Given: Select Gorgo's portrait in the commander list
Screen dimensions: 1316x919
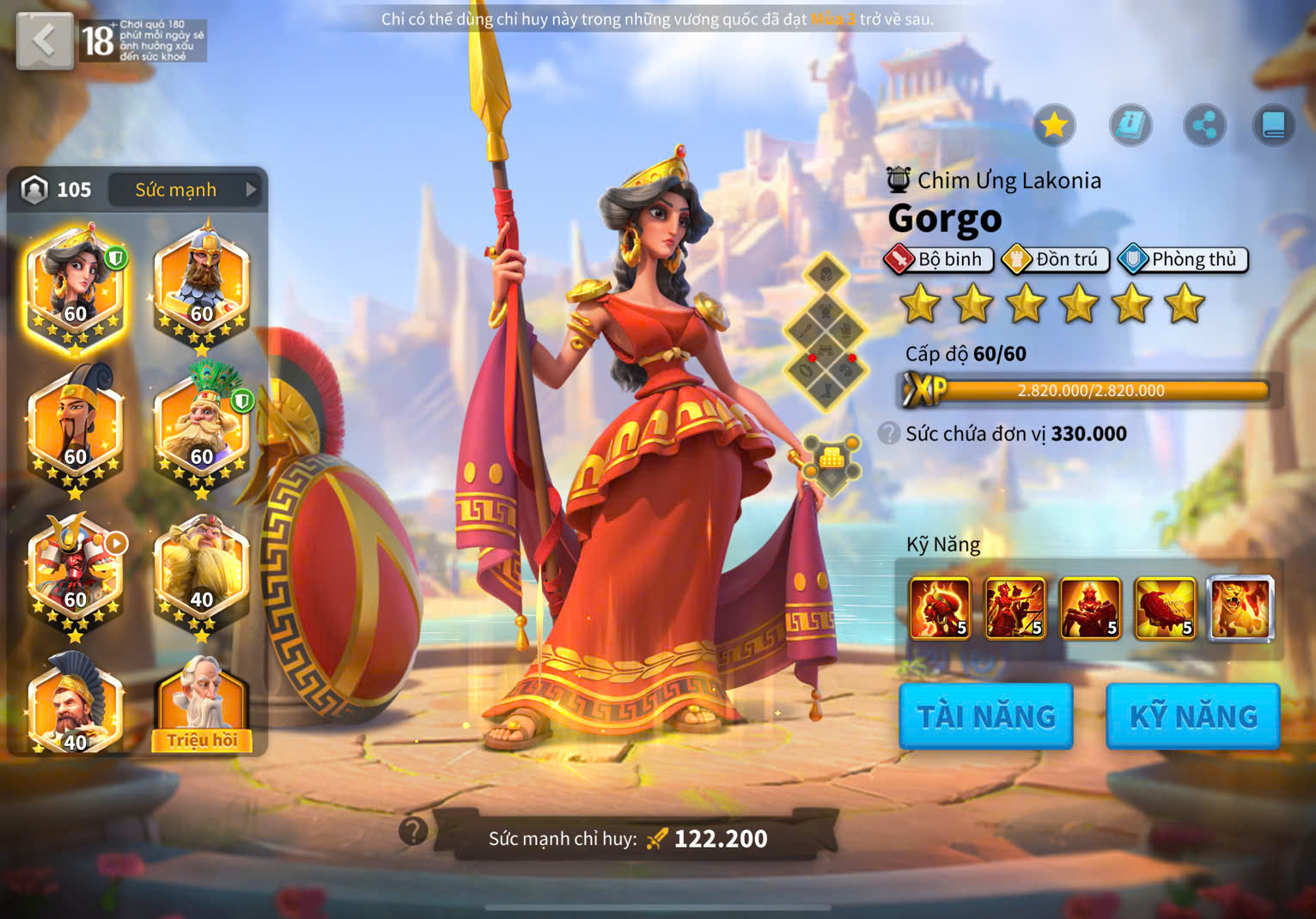Looking at the screenshot, I should click(76, 282).
